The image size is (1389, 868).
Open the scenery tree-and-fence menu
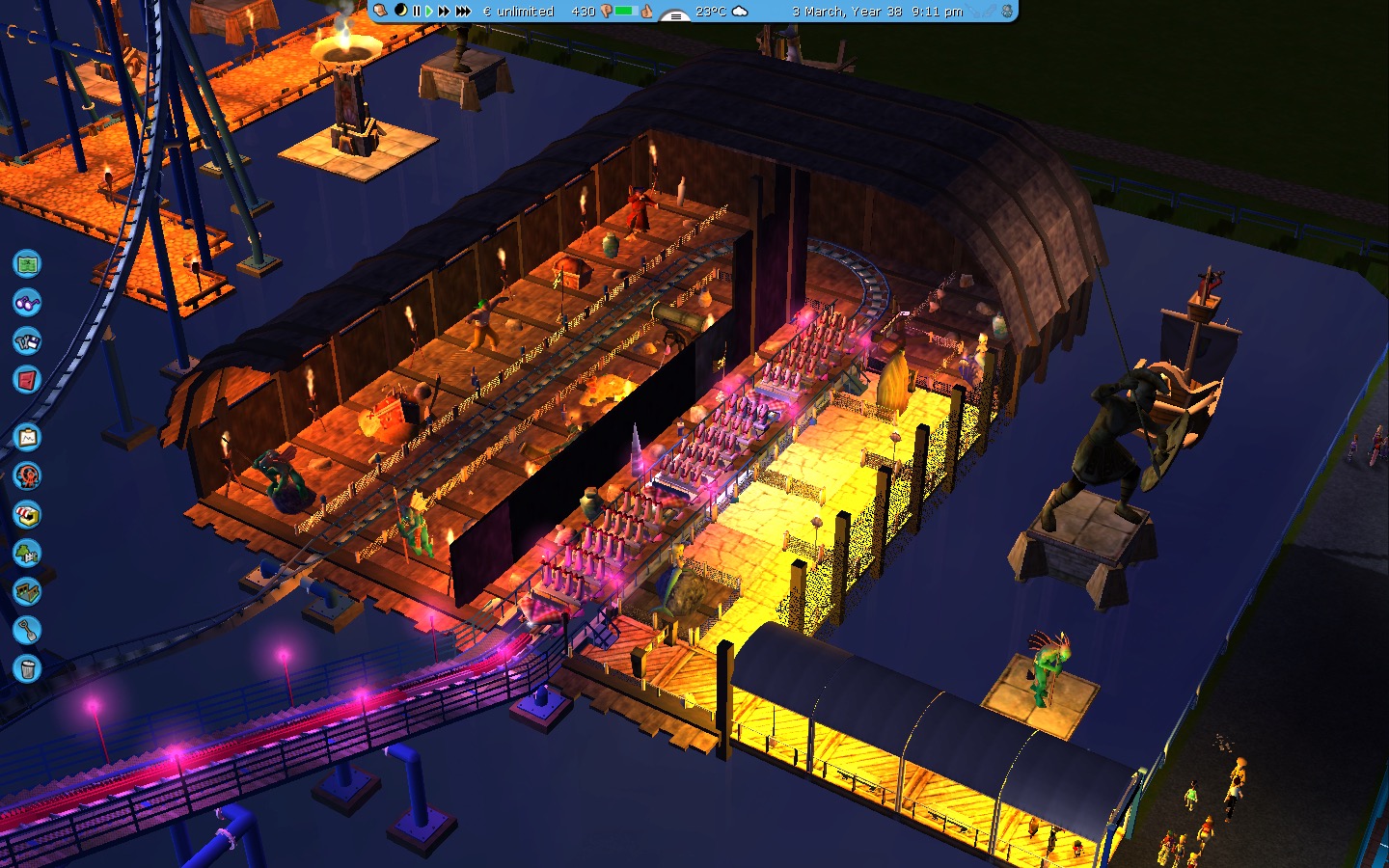tap(27, 554)
